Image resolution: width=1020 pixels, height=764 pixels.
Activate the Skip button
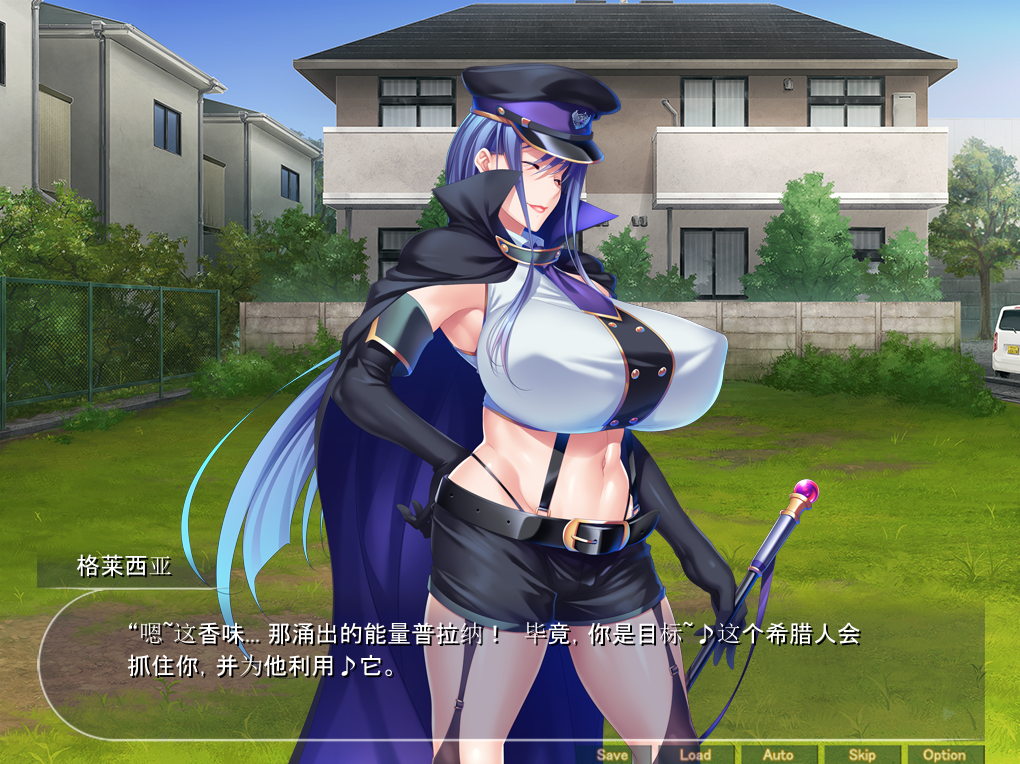tap(861, 755)
